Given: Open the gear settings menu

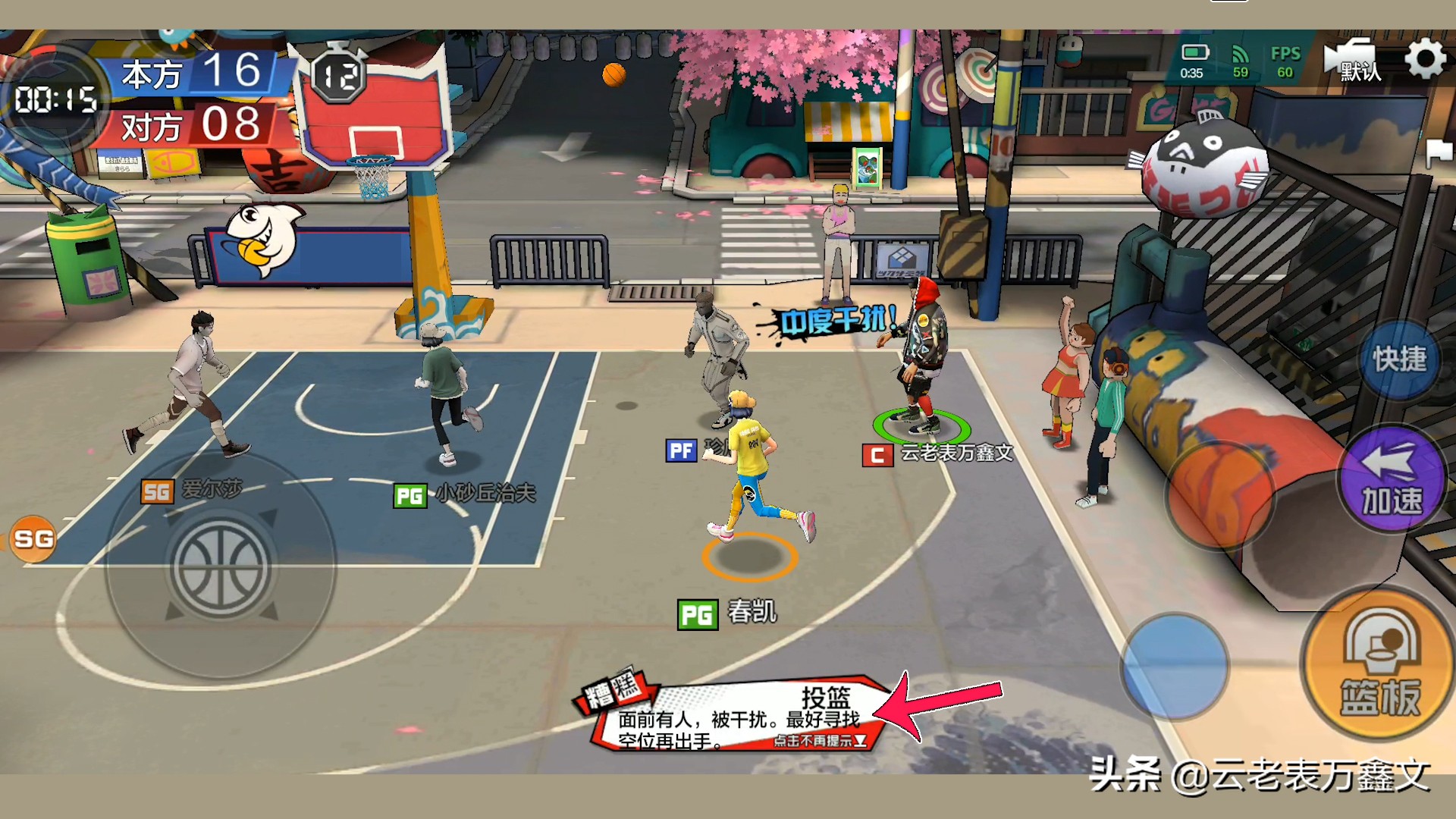Looking at the screenshot, I should 1425,60.
